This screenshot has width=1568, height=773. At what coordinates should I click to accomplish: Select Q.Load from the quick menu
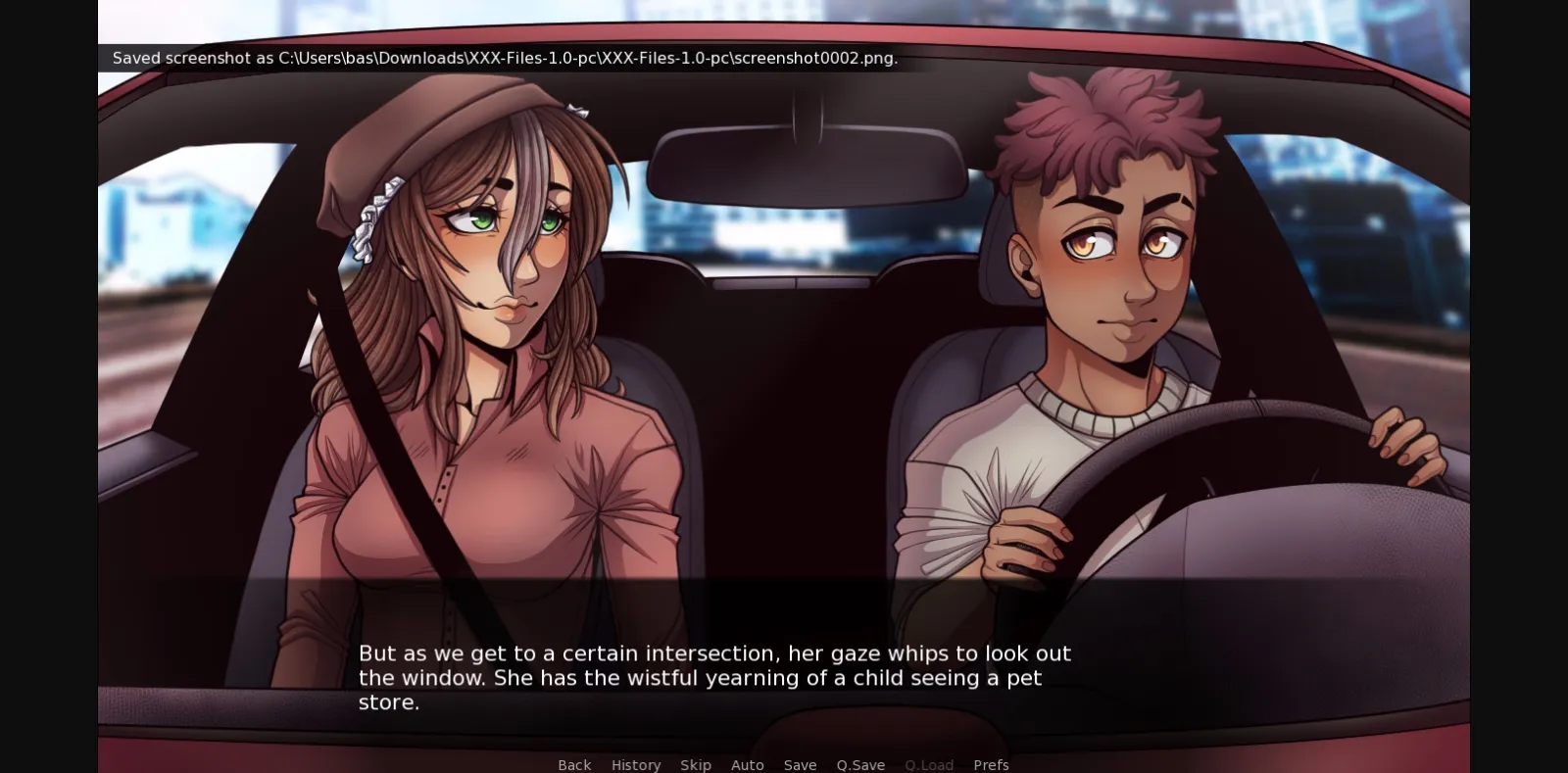tap(928, 764)
